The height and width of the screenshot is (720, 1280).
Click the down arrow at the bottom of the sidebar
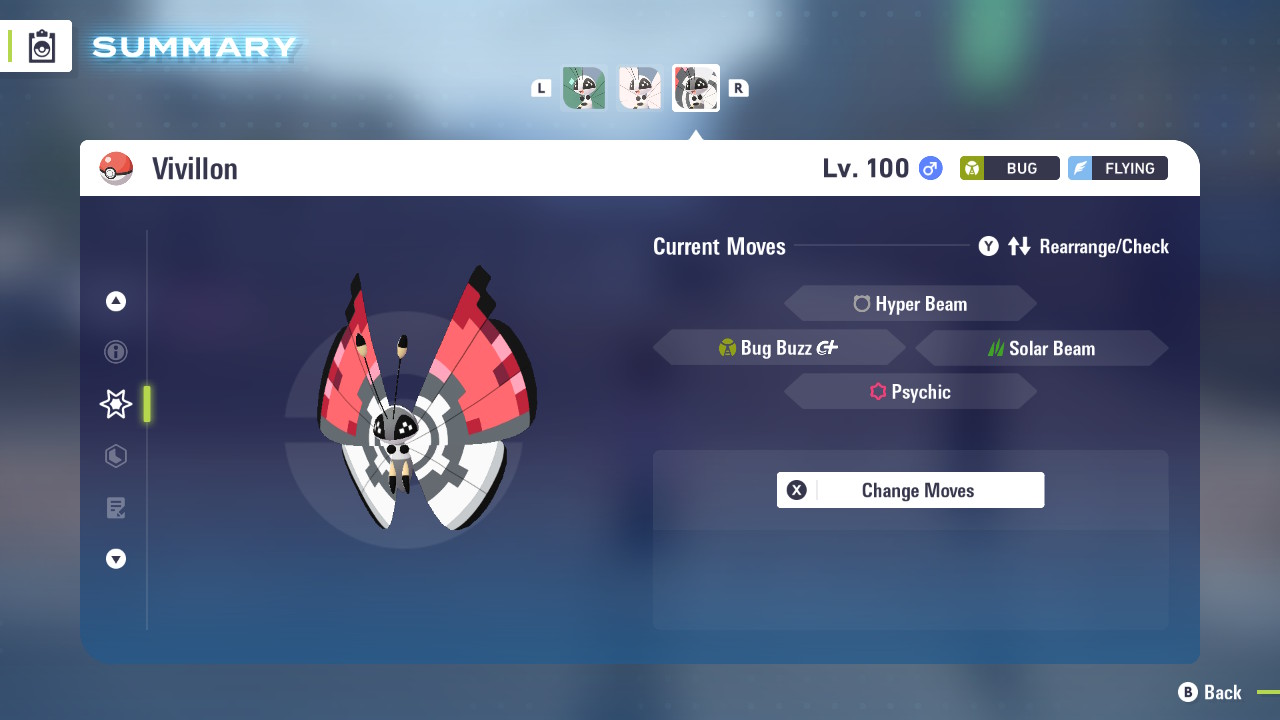115,559
